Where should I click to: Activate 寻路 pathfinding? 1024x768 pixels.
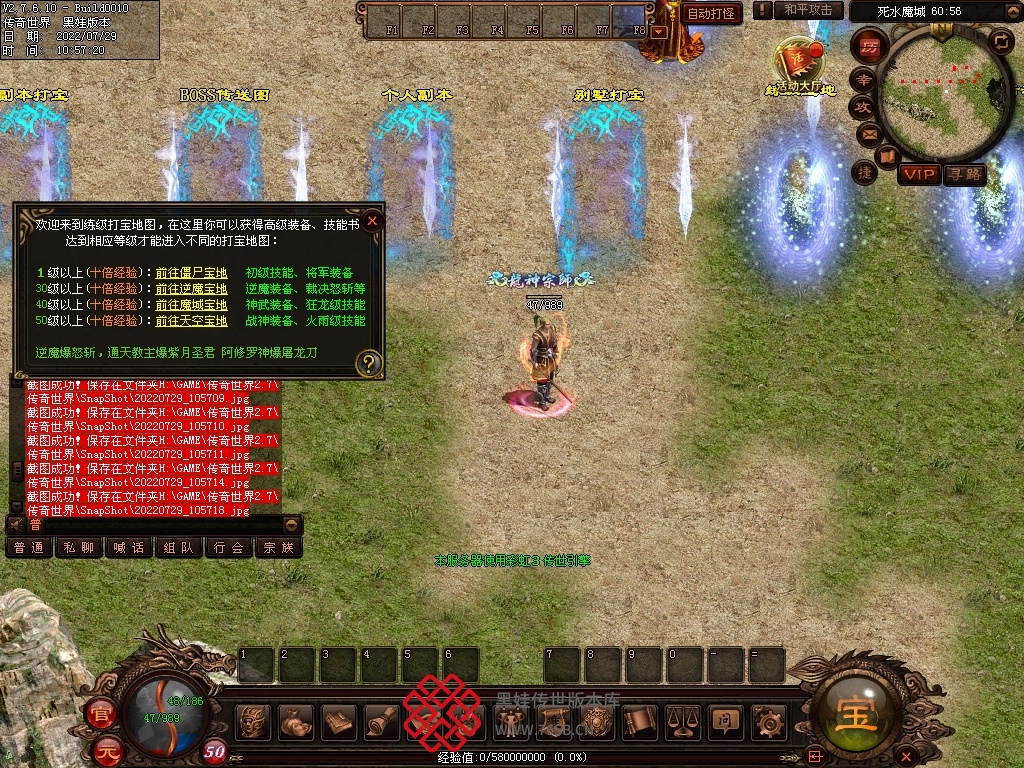tap(965, 174)
